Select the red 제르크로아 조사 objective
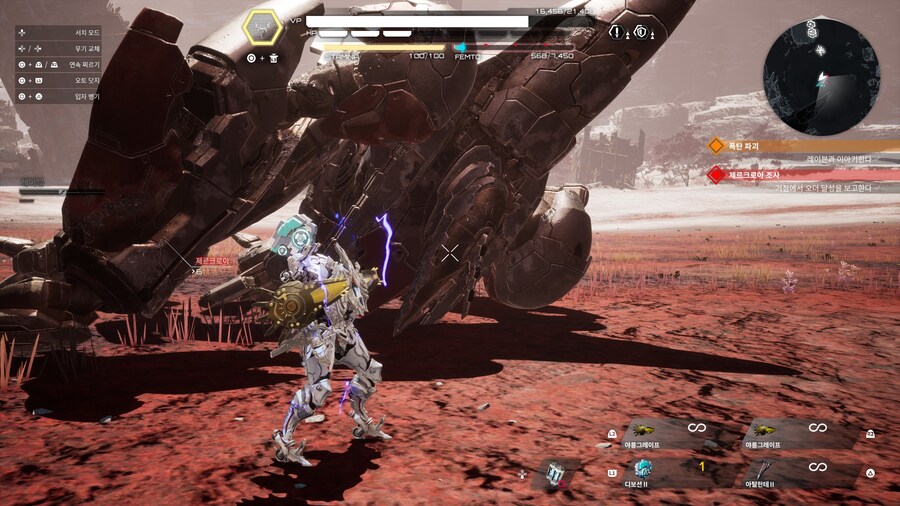 pyautogui.click(x=760, y=175)
